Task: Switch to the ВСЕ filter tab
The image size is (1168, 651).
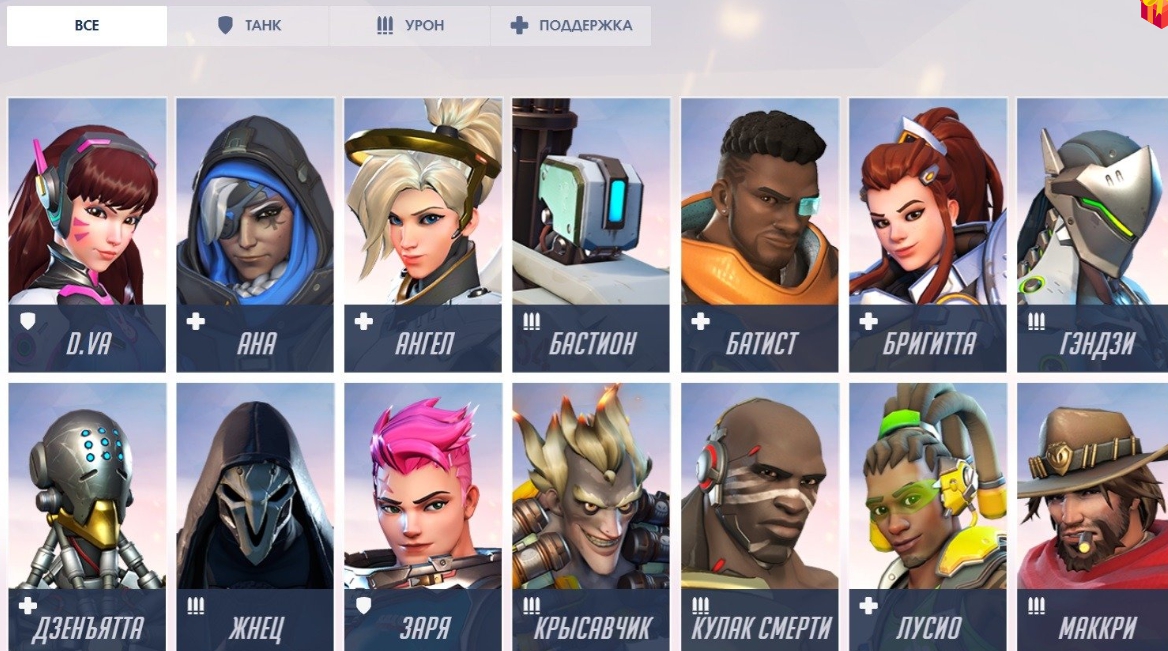Action: tap(87, 26)
